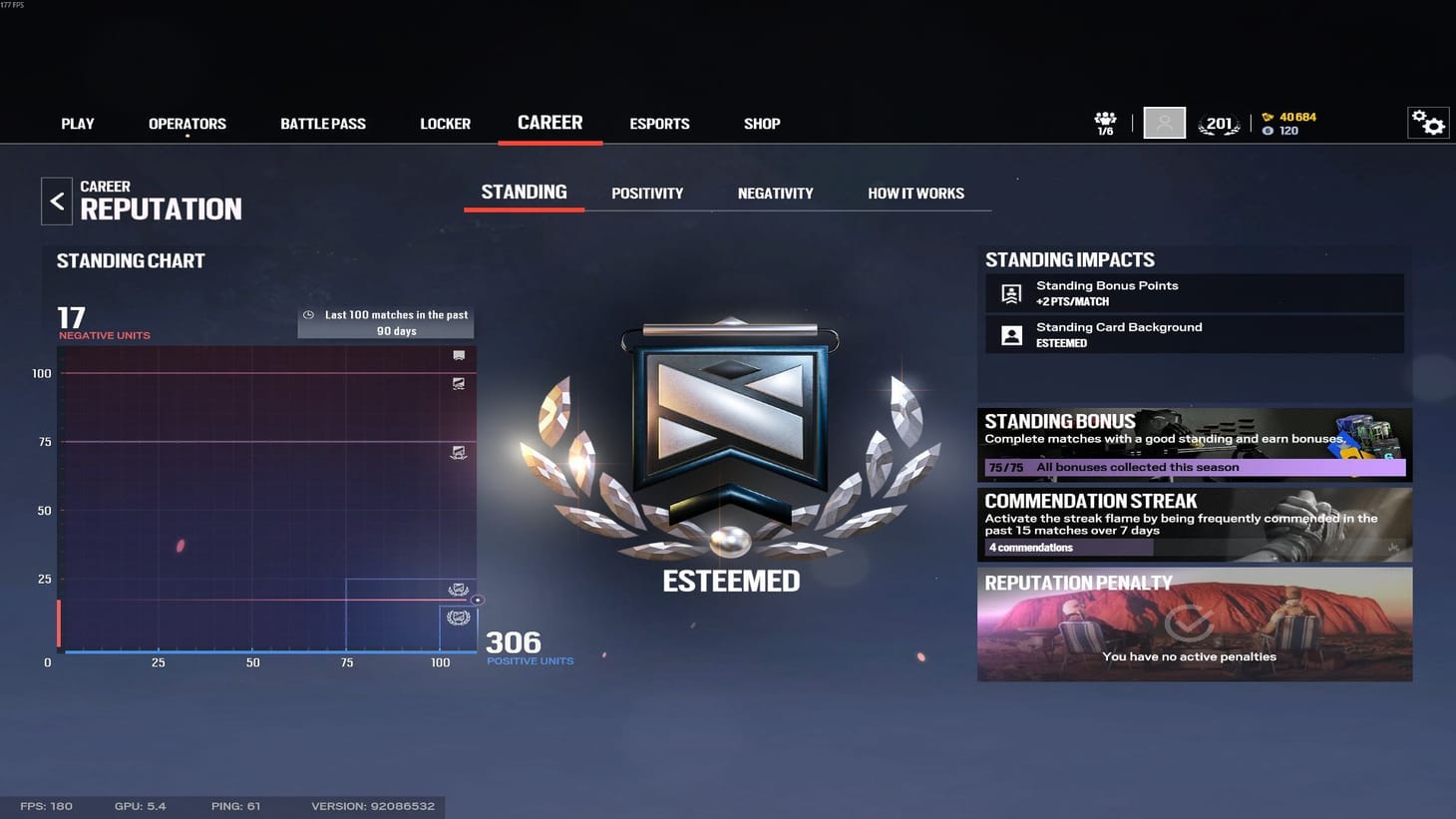Select the Esteemed laurel icon beside the chart

click(x=457, y=616)
